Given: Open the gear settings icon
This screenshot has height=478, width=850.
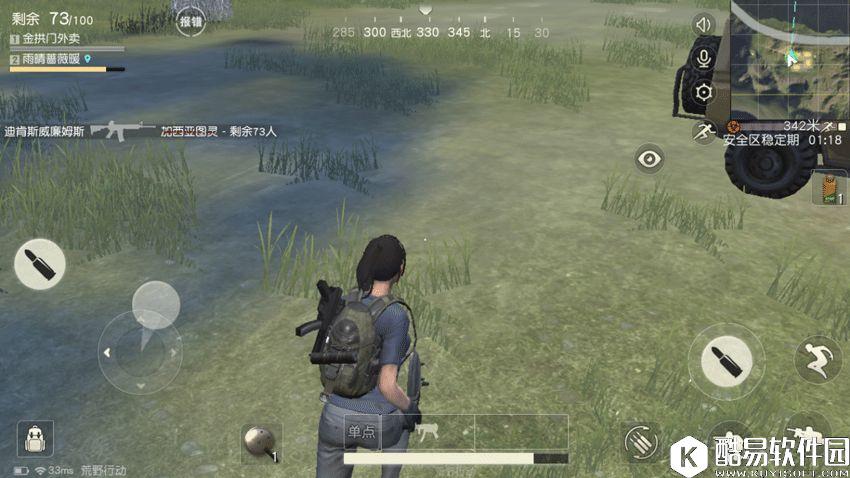Looking at the screenshot, I should [x=704, y=93].
